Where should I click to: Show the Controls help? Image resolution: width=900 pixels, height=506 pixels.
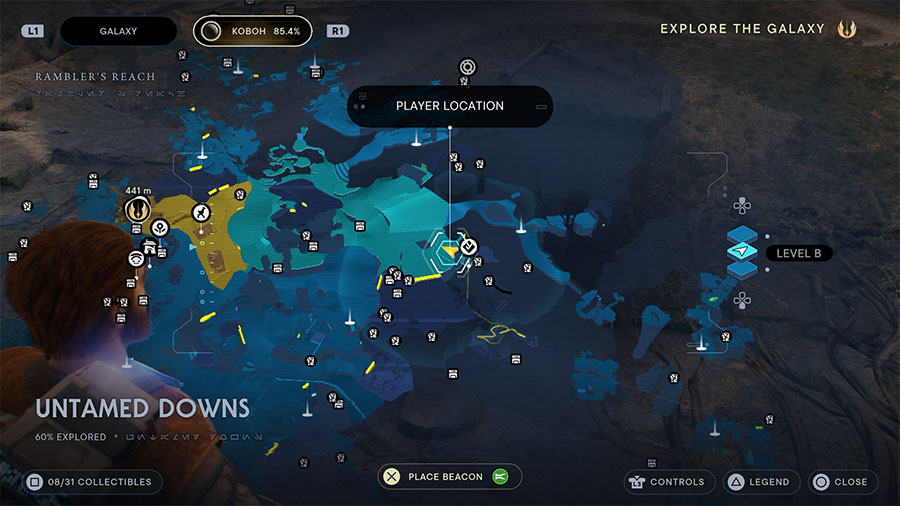pyautogui.click(x=668, y=482)
